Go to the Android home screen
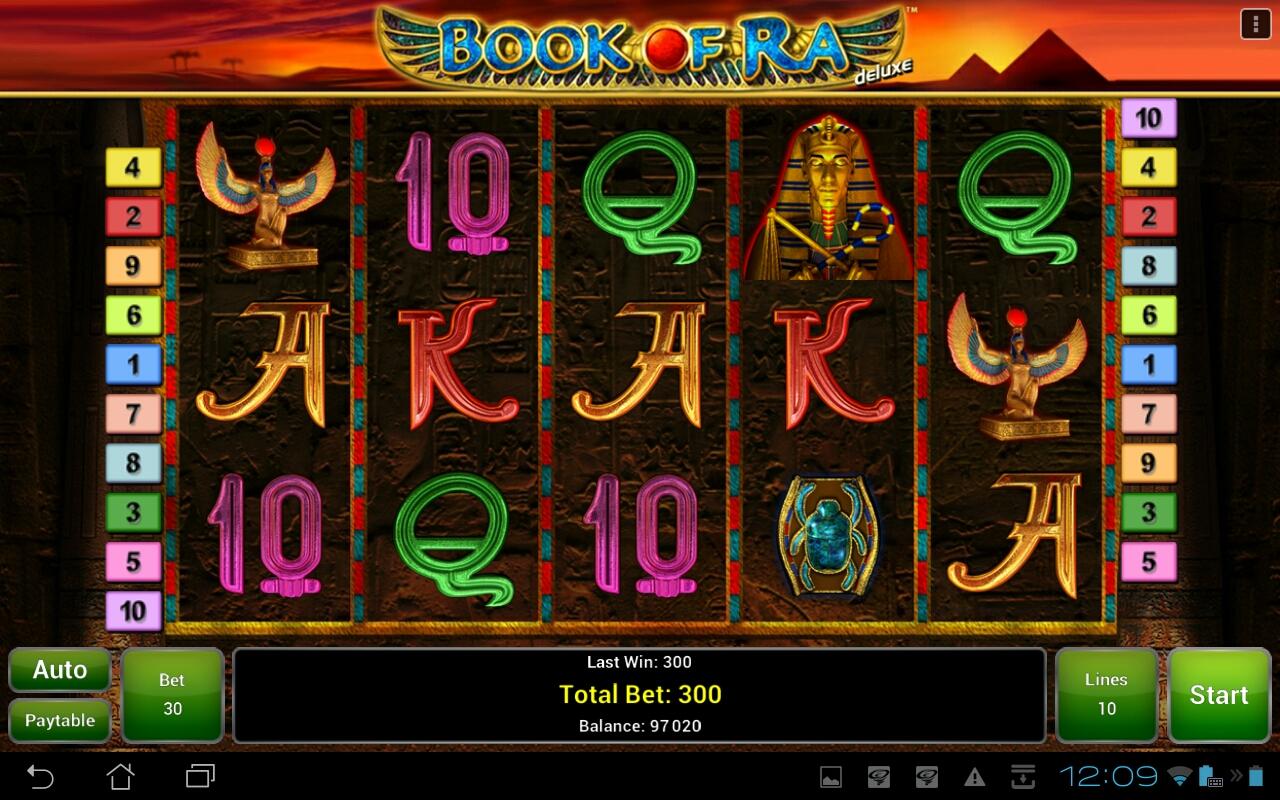1280x800 pixels. click(120, 776)
